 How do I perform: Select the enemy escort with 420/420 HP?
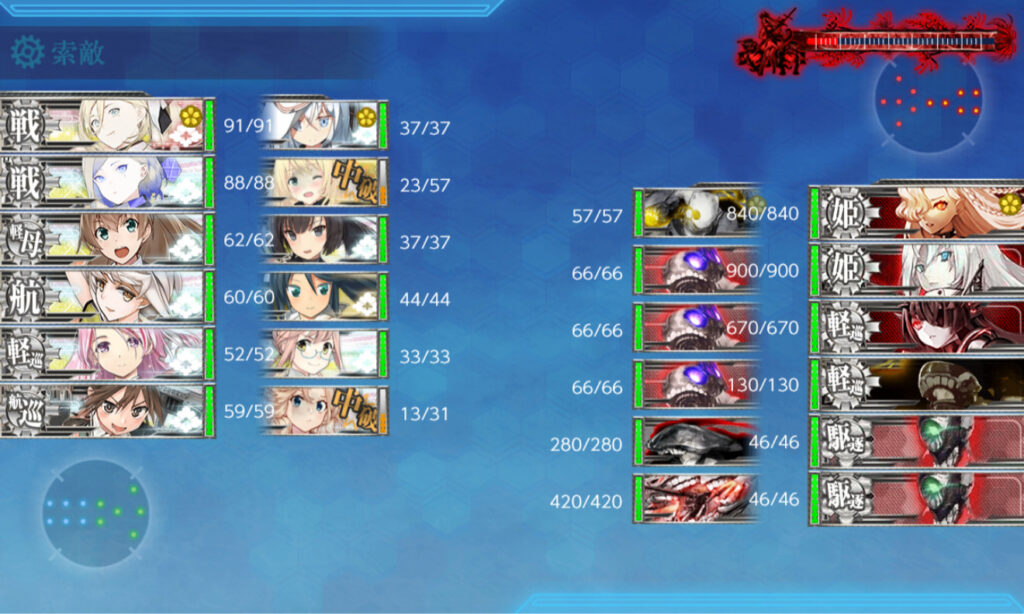coord(696,498)
